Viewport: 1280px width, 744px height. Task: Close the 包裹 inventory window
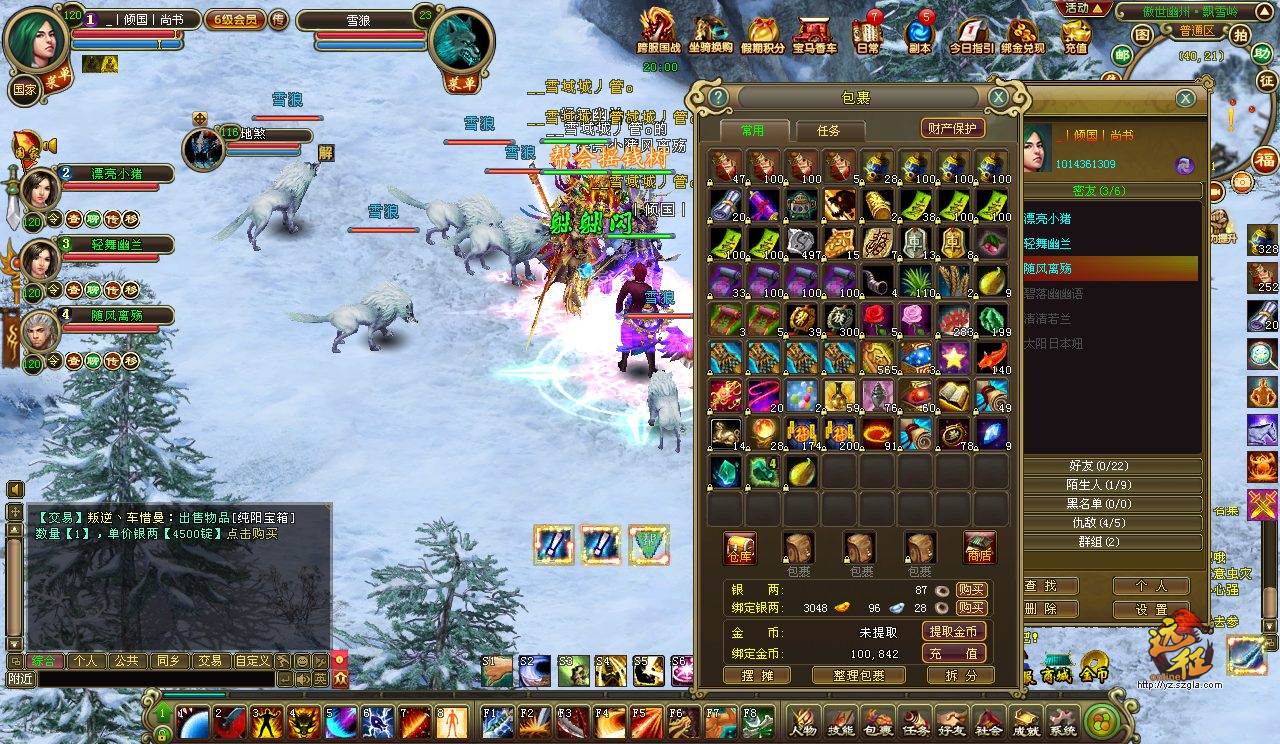coord(998,97)
